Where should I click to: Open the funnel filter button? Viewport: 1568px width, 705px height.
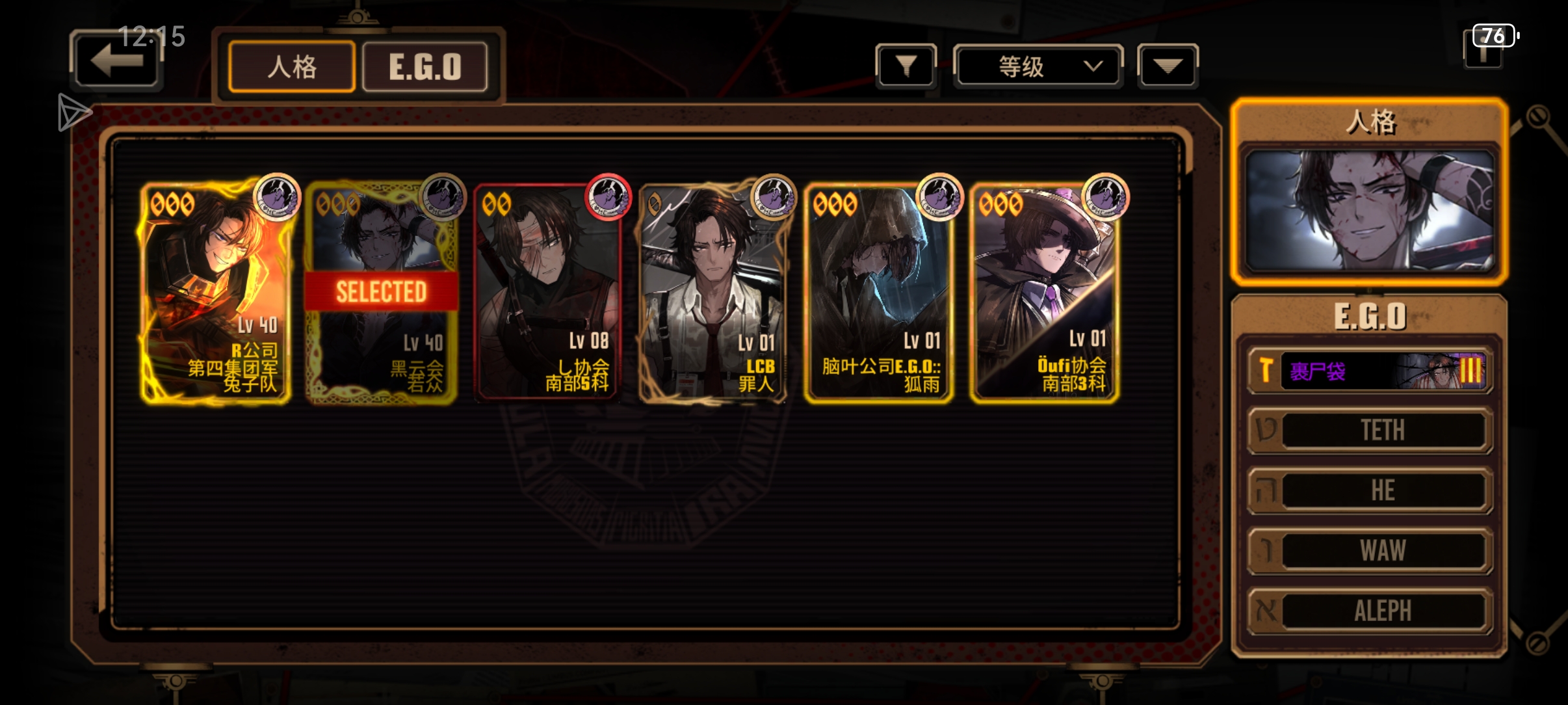coord(906,66)
